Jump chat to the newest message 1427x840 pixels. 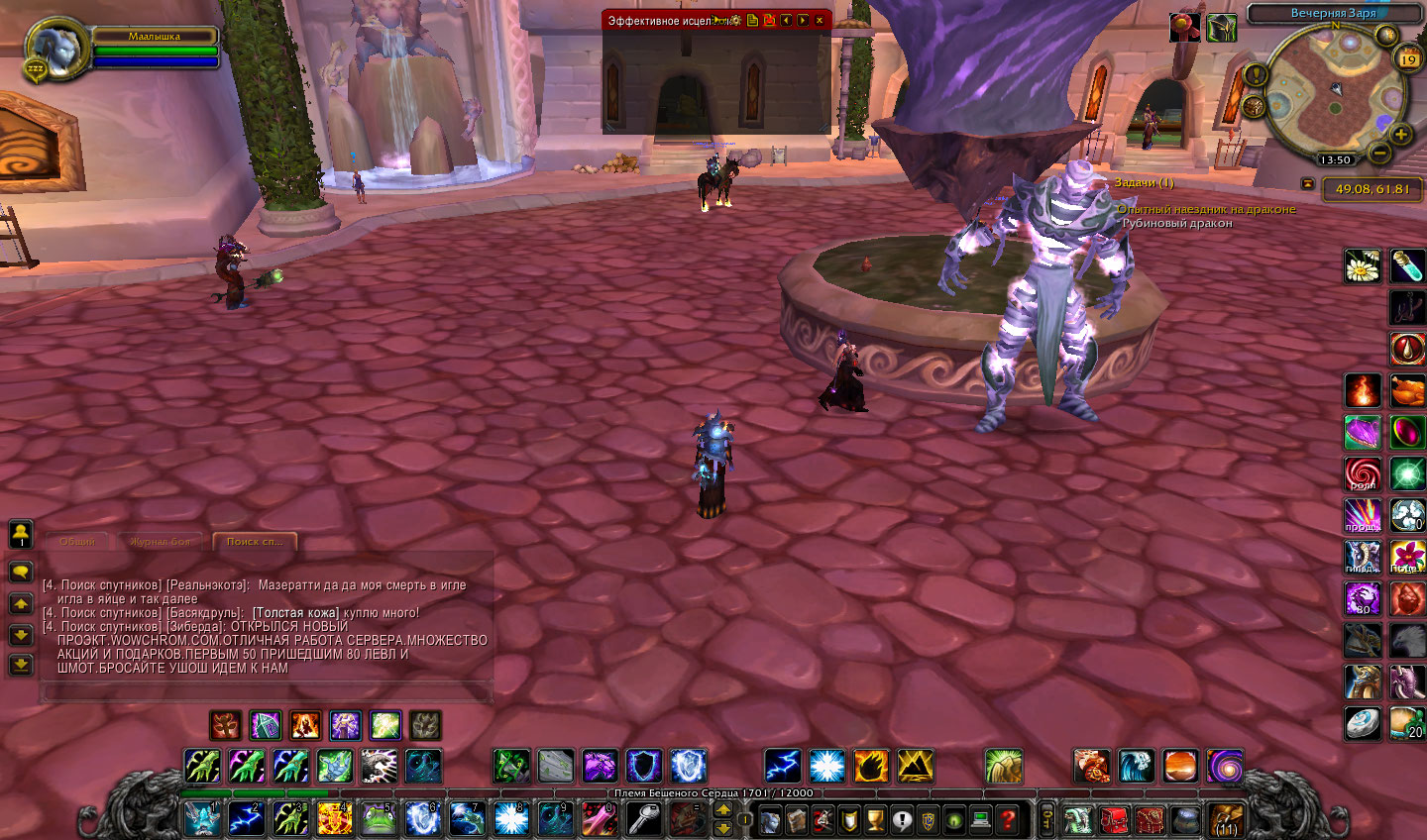point(20,665)
